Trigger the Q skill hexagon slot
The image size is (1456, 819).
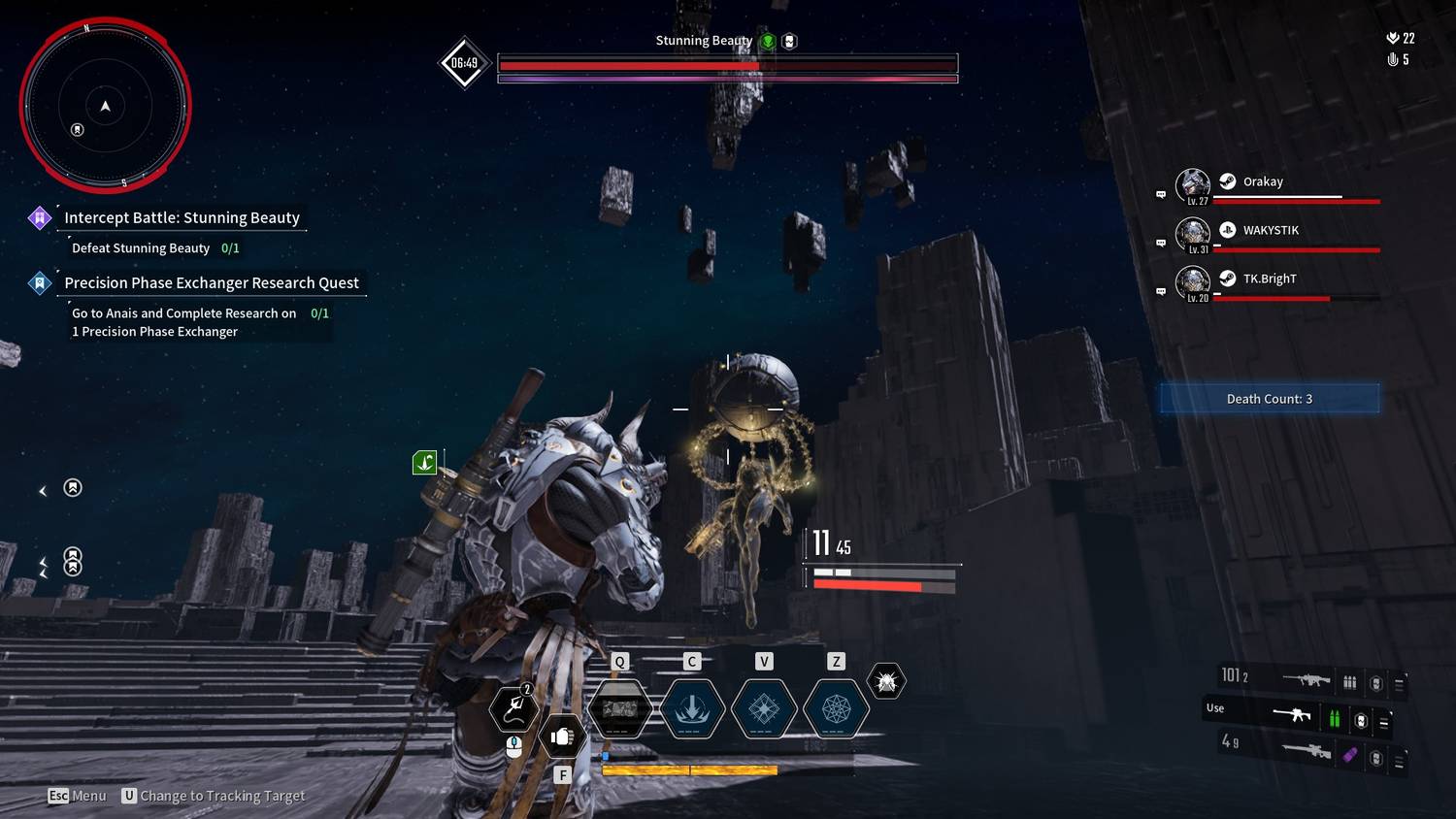click(620, 709)
